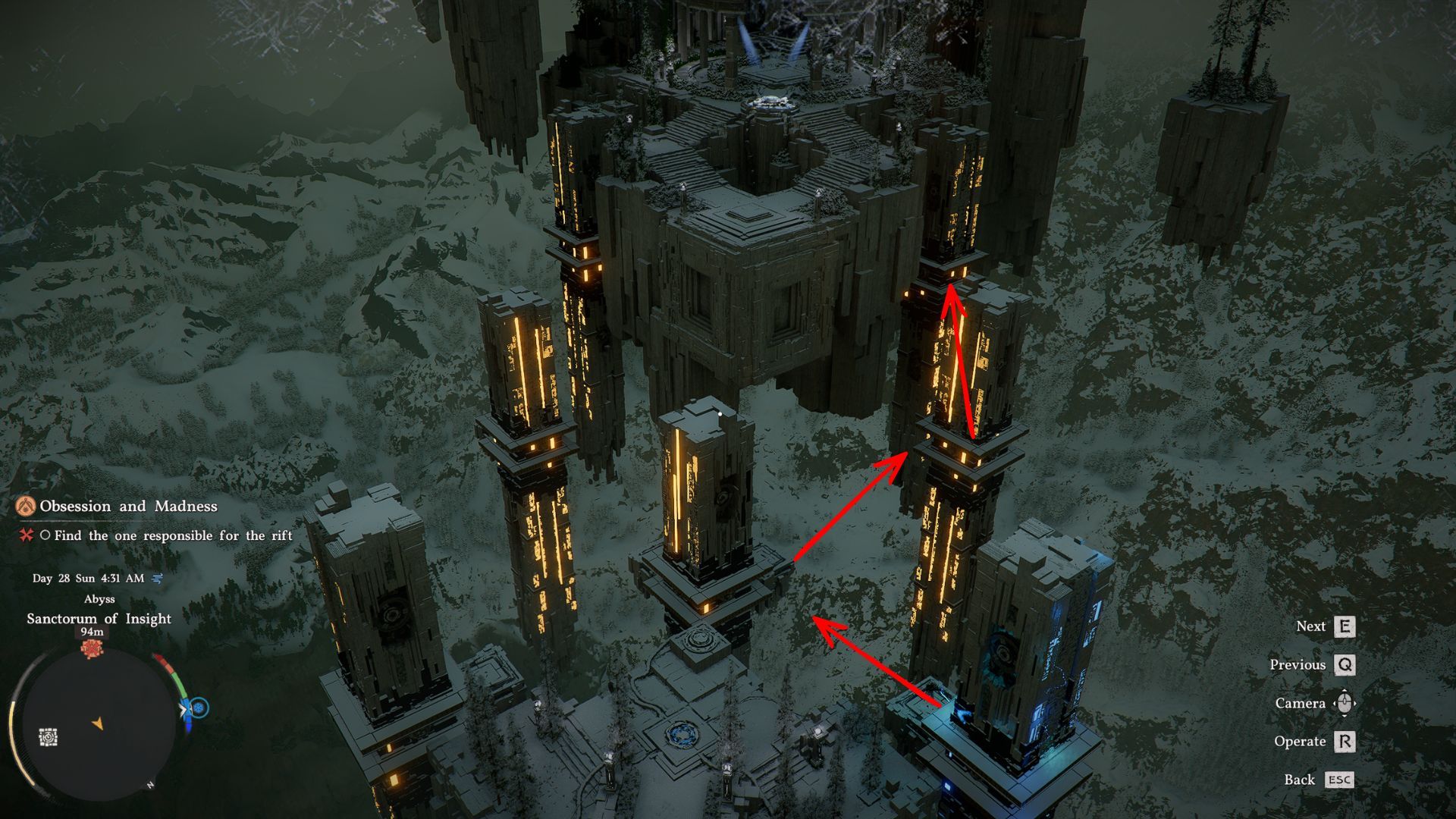Viewport: 1456px width, 819px height.
Task: Click the blue snowflake marker beside minimap
Action: tap(199, 708)
